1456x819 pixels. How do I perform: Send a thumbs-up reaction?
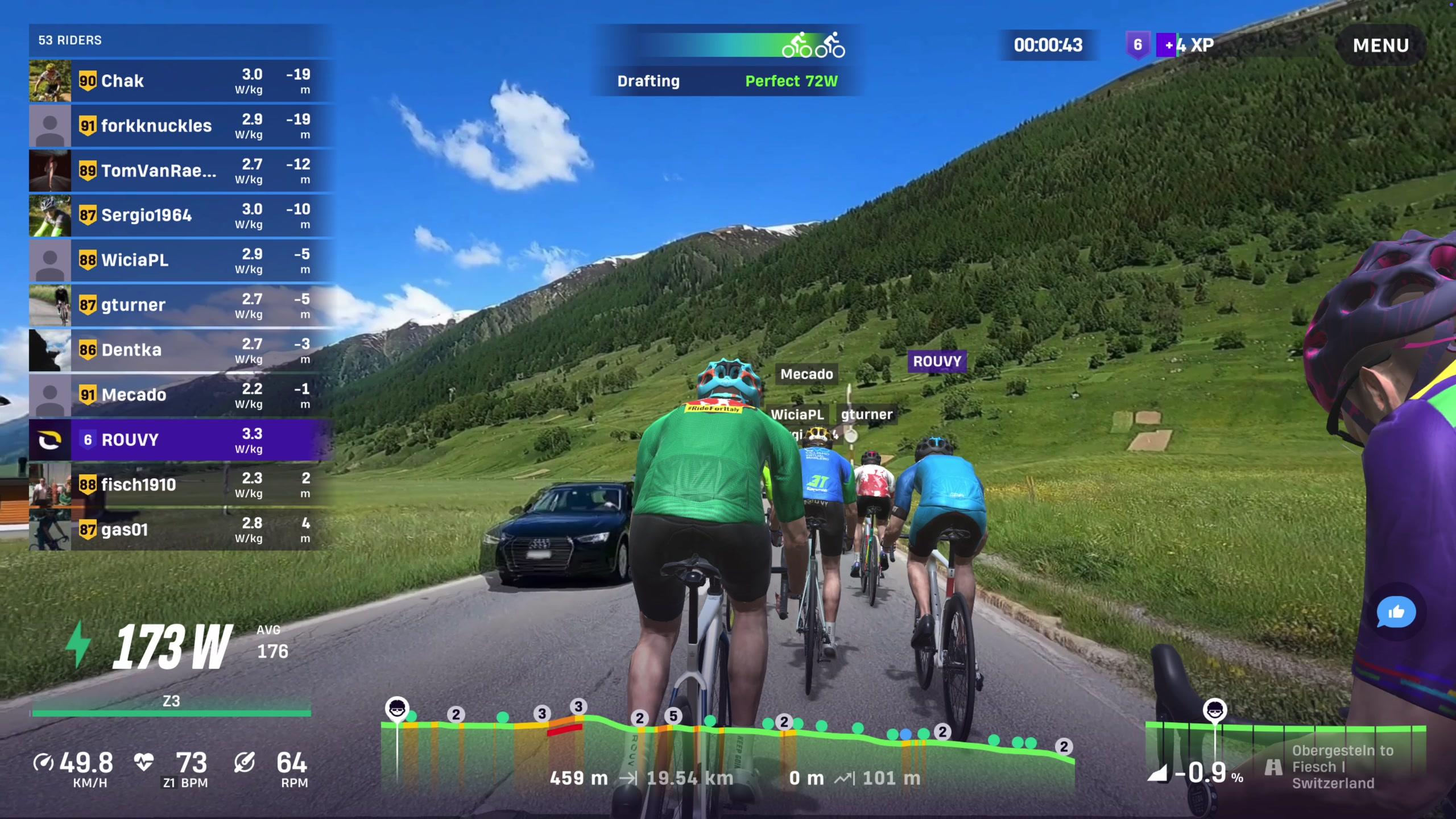(1395, 613)
